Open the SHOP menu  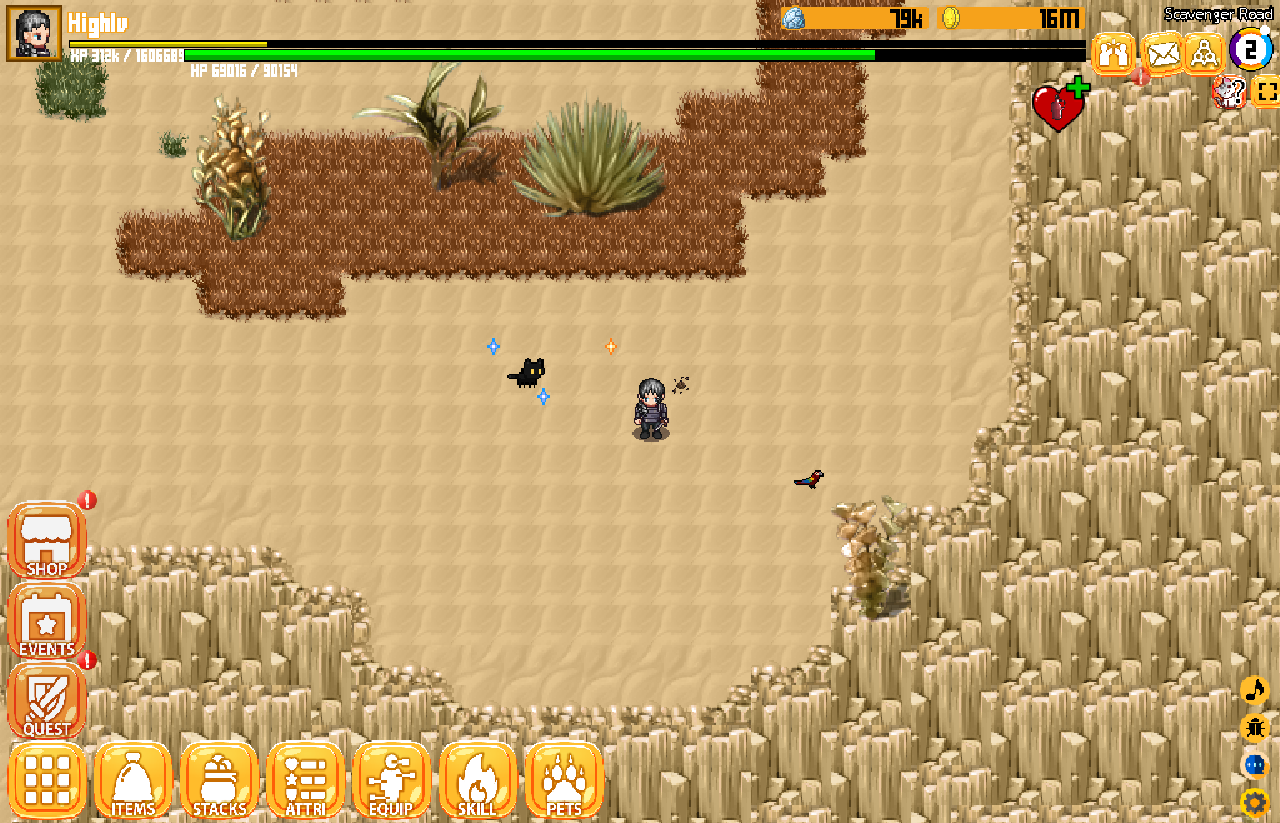[47, 541]
